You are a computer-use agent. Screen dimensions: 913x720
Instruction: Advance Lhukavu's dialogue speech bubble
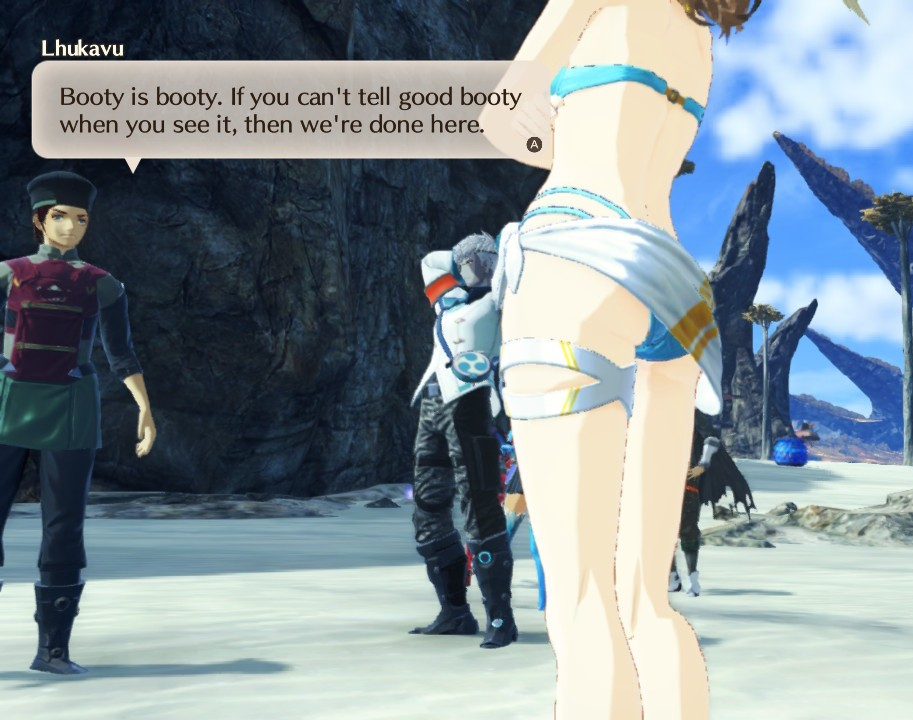pos(534,144)
